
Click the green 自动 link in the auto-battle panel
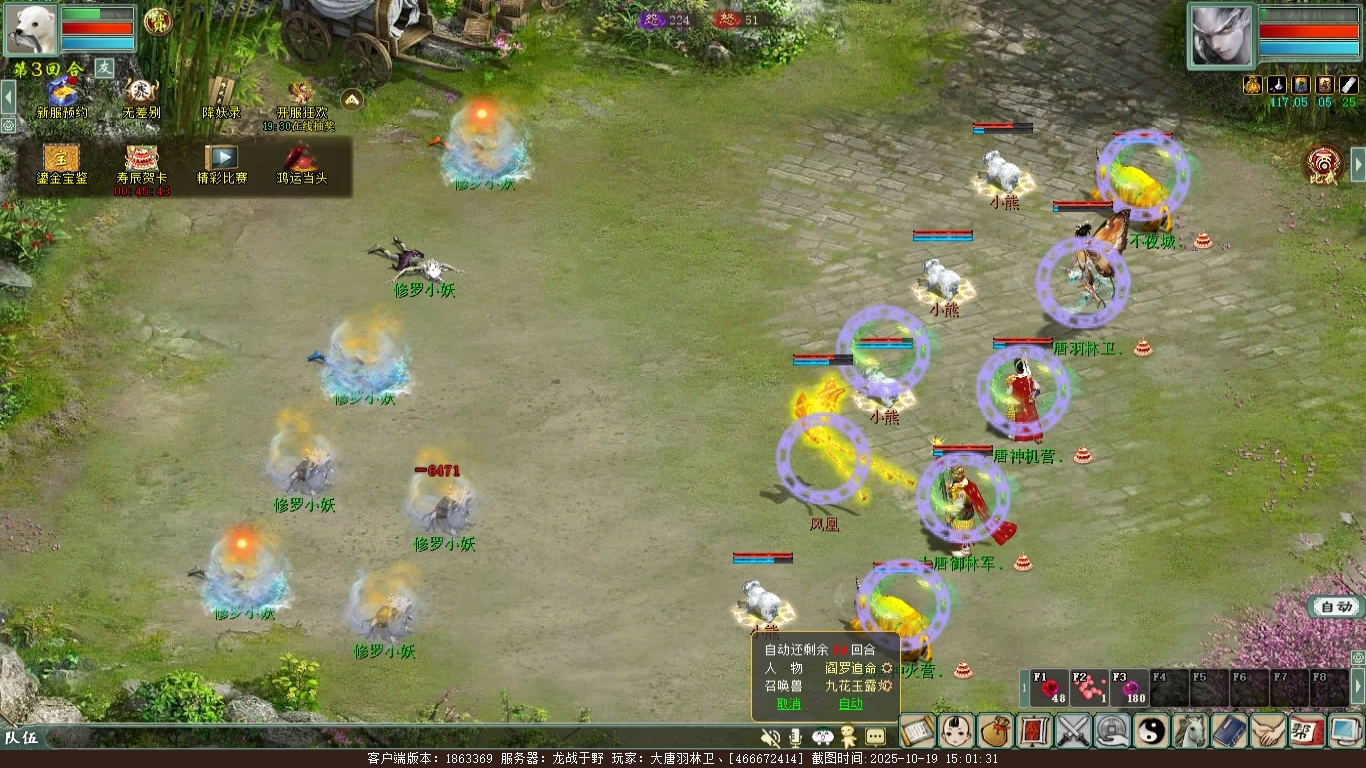850,704
